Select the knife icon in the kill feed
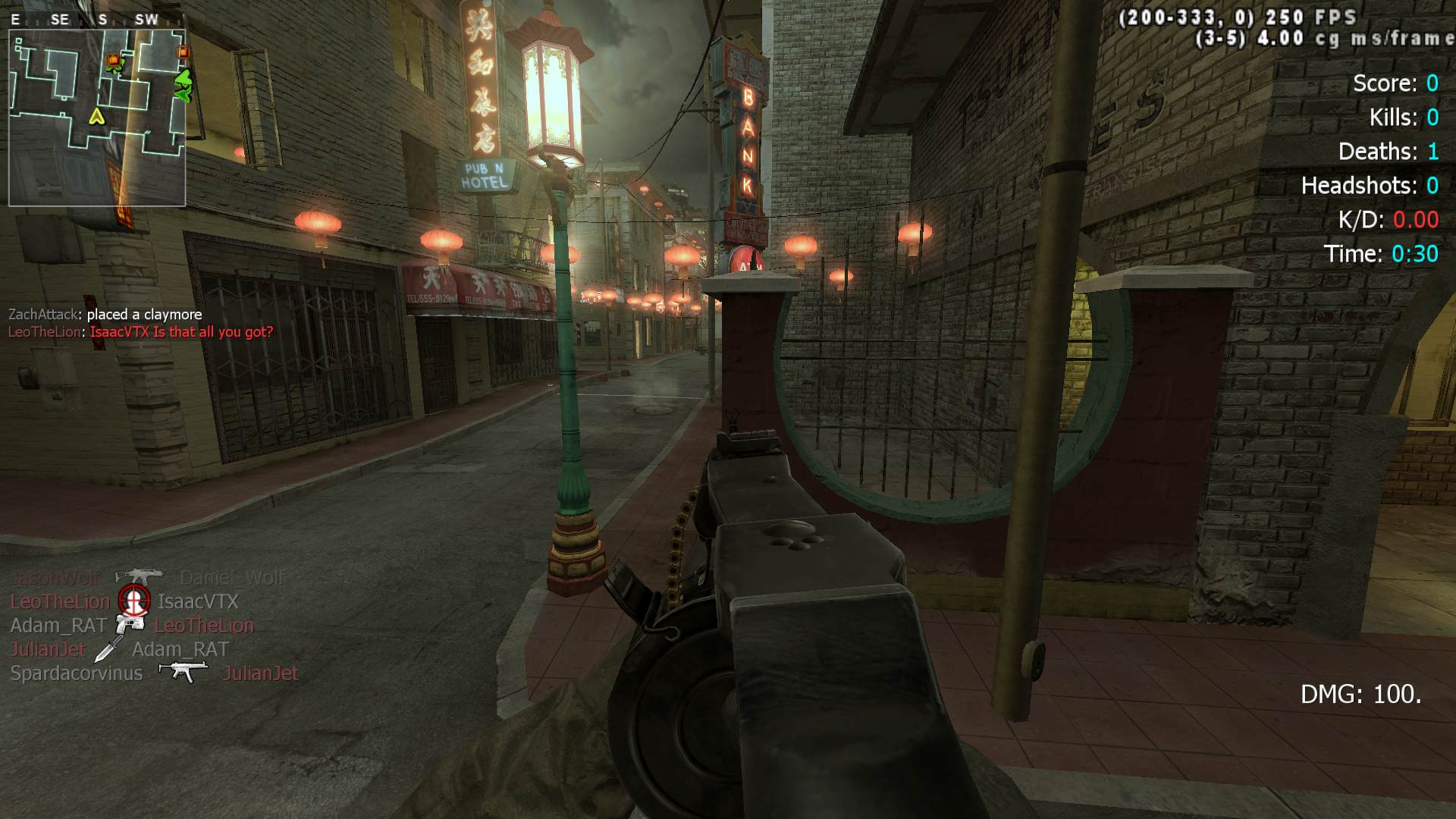 click(108, 649)
